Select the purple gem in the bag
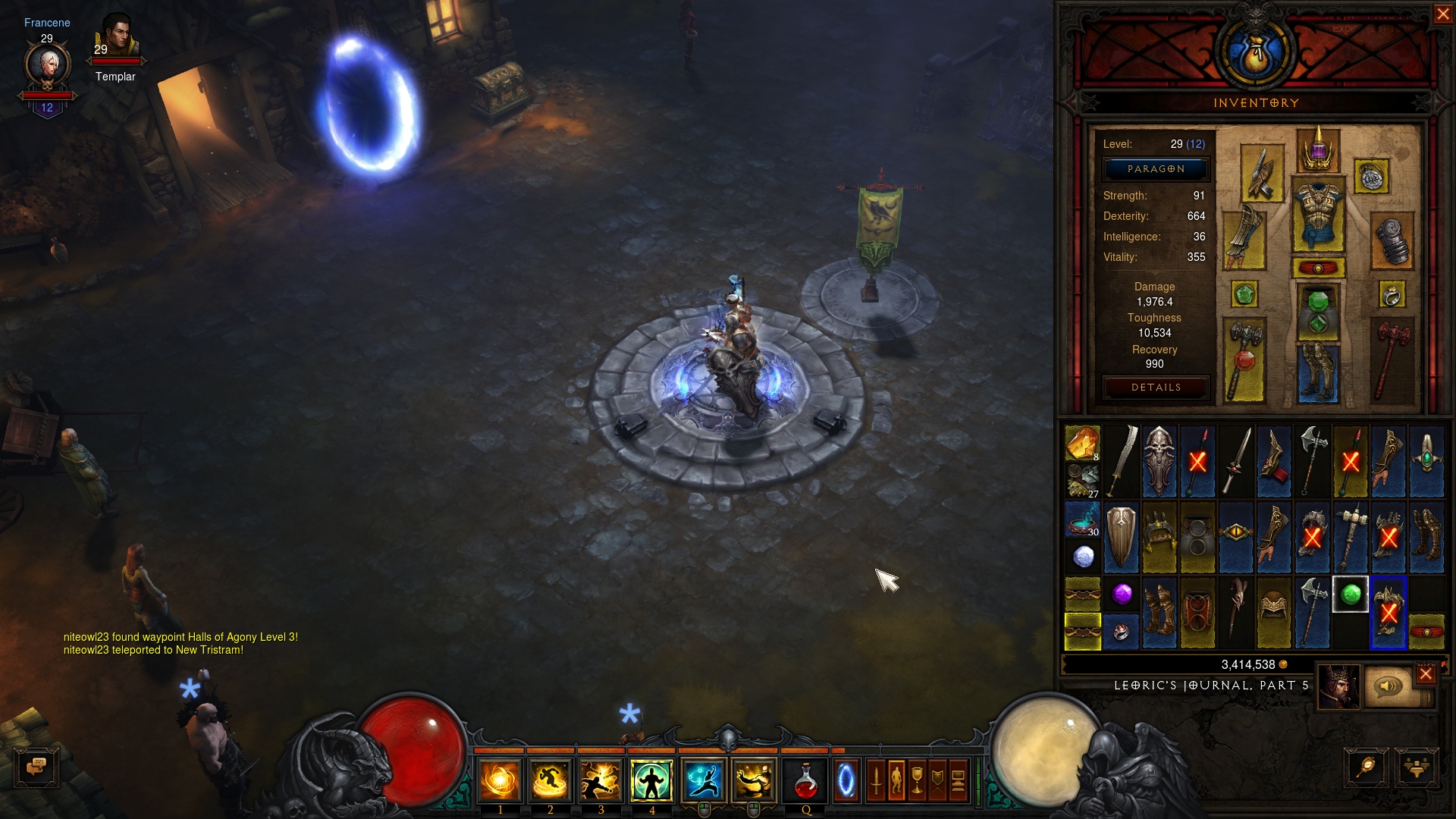 pyautogui.click(x=1122, y=594)
